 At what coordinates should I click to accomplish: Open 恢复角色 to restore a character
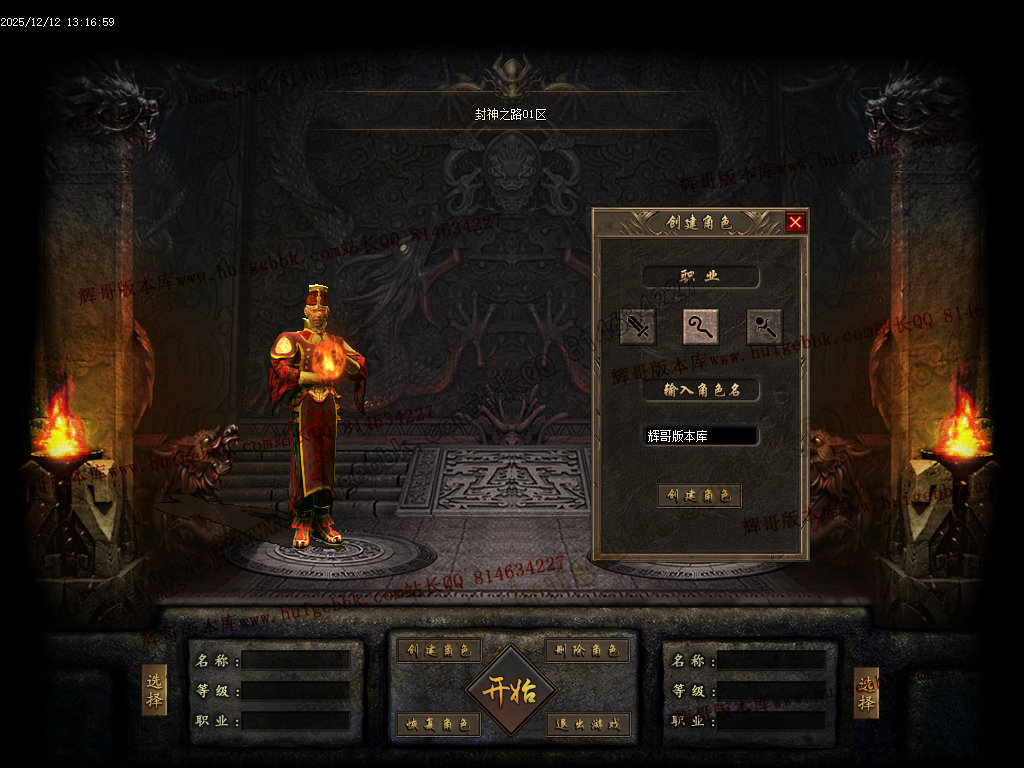439,724
